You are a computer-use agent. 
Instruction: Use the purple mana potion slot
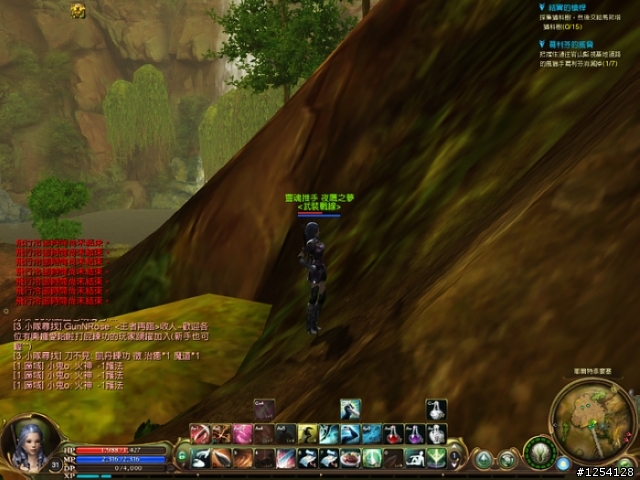(x=414, y=434)
